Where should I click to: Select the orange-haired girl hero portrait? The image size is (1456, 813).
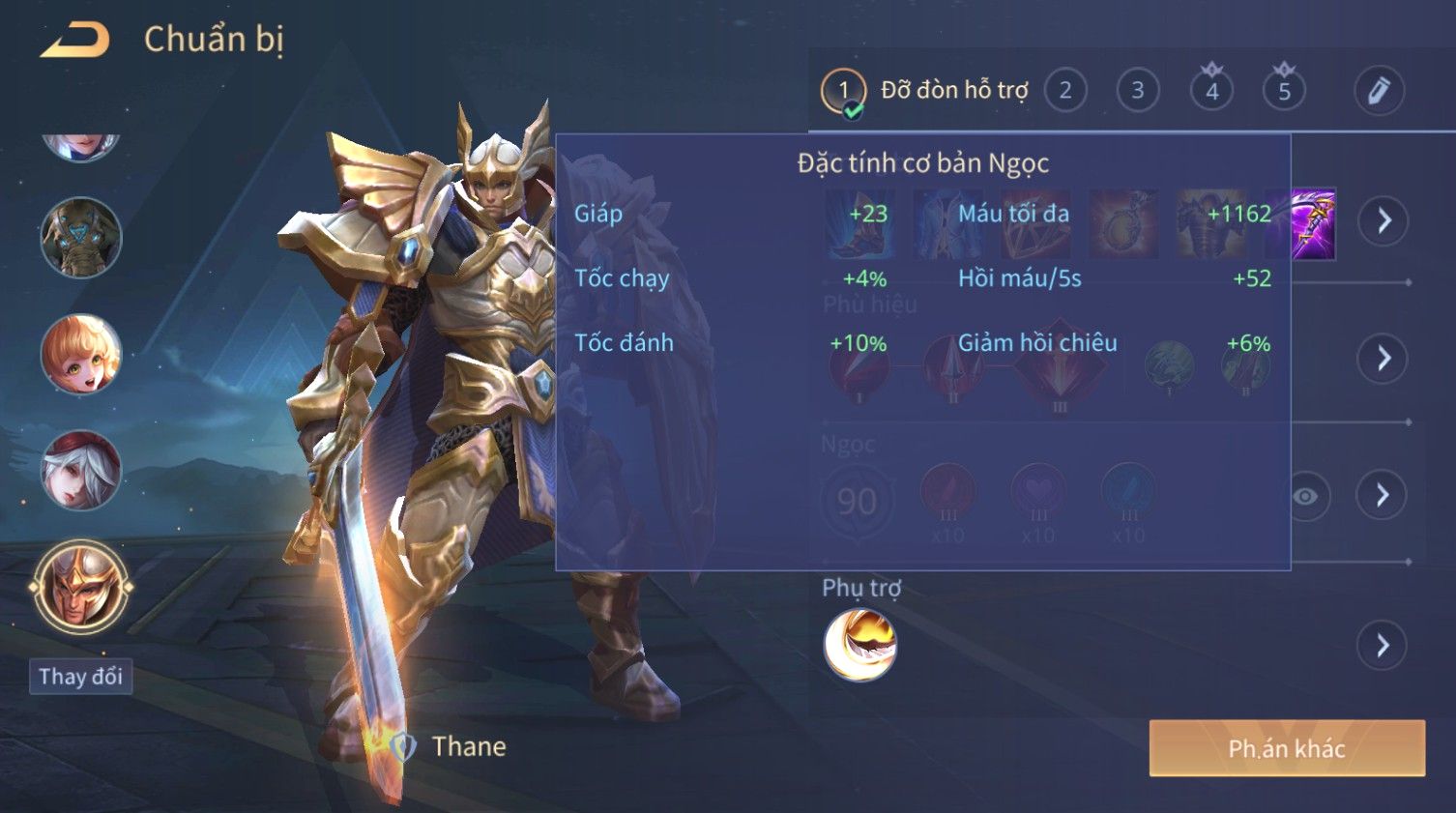pyautogui.click(x=80, y=354)
